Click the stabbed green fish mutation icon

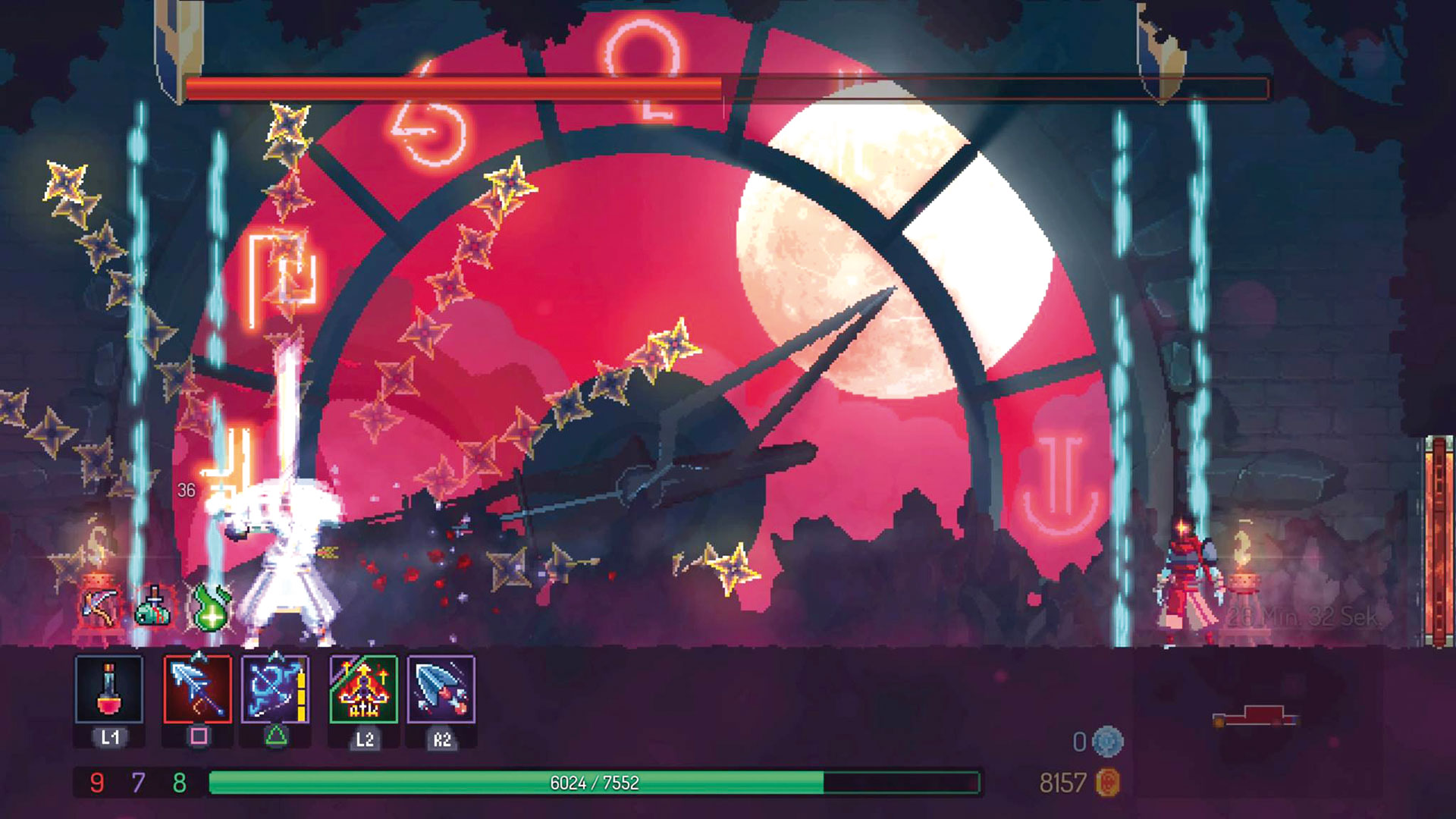[154, 607]
